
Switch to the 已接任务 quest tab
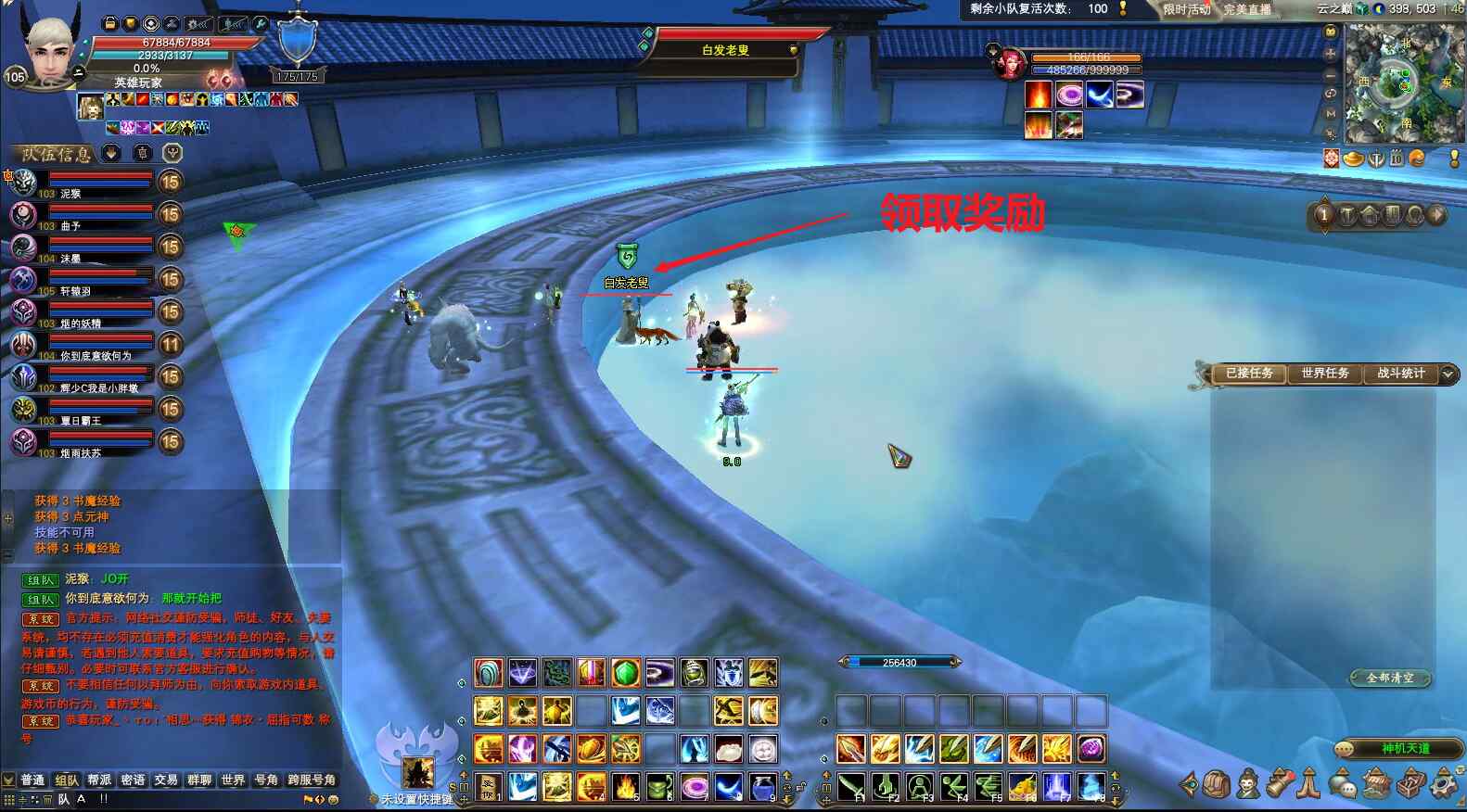tap(1249, 374)
